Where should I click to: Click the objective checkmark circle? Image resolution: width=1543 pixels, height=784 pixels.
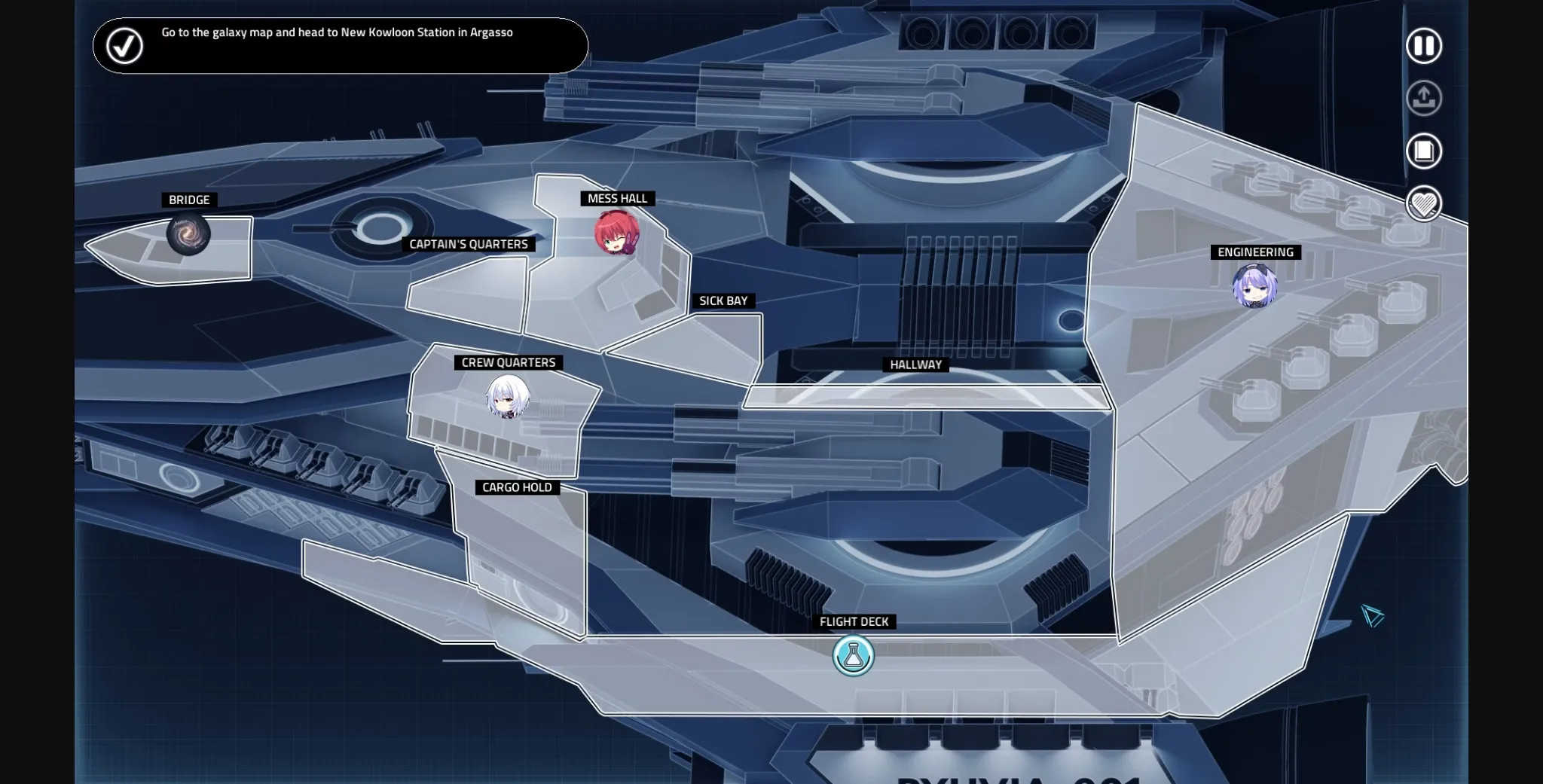124,46
